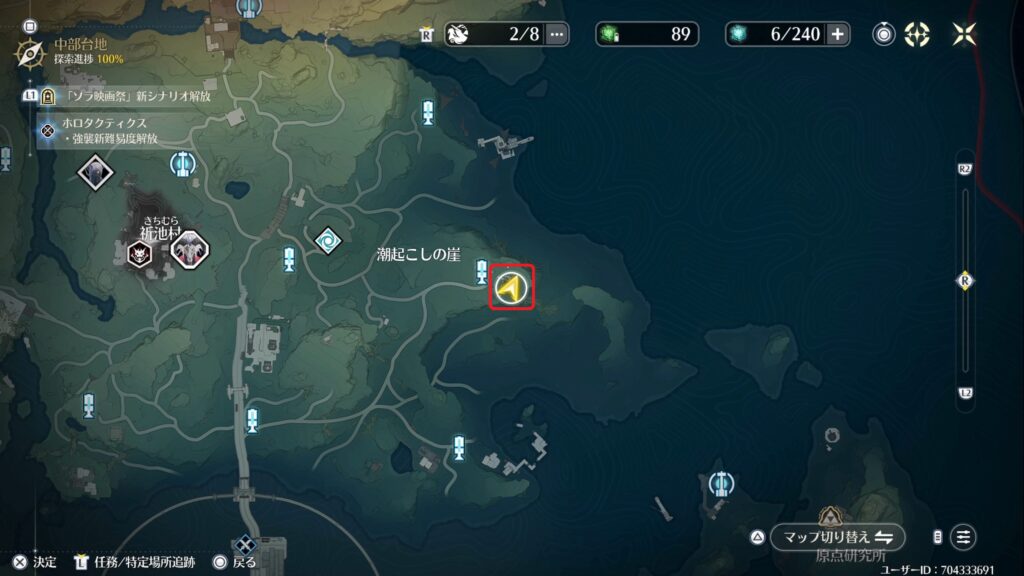
Task: Select the diamond-framed hooded figure boss marker
Action: (x=96, y=172)
